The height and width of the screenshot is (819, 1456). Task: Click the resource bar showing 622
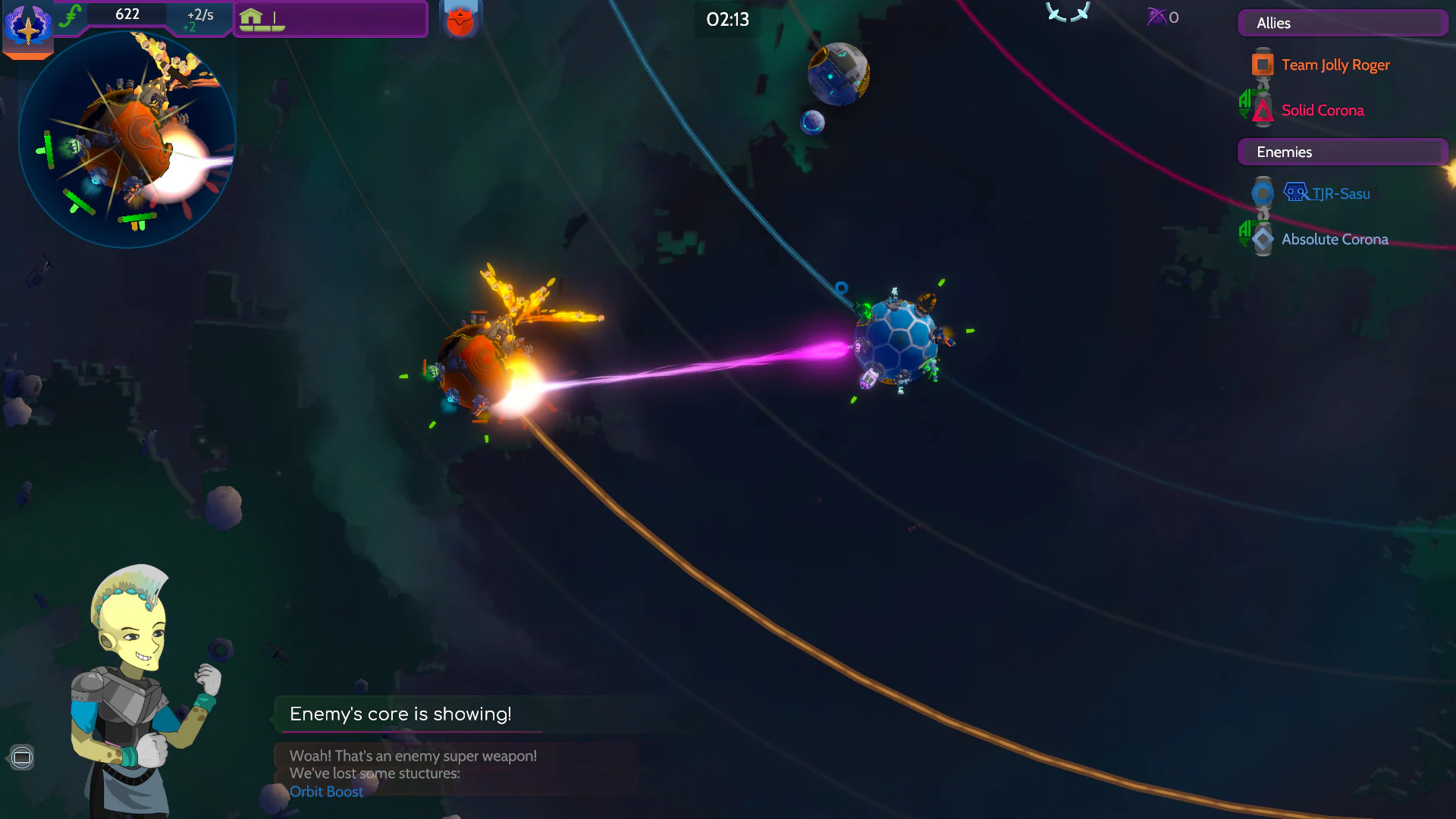pos(127,13)
